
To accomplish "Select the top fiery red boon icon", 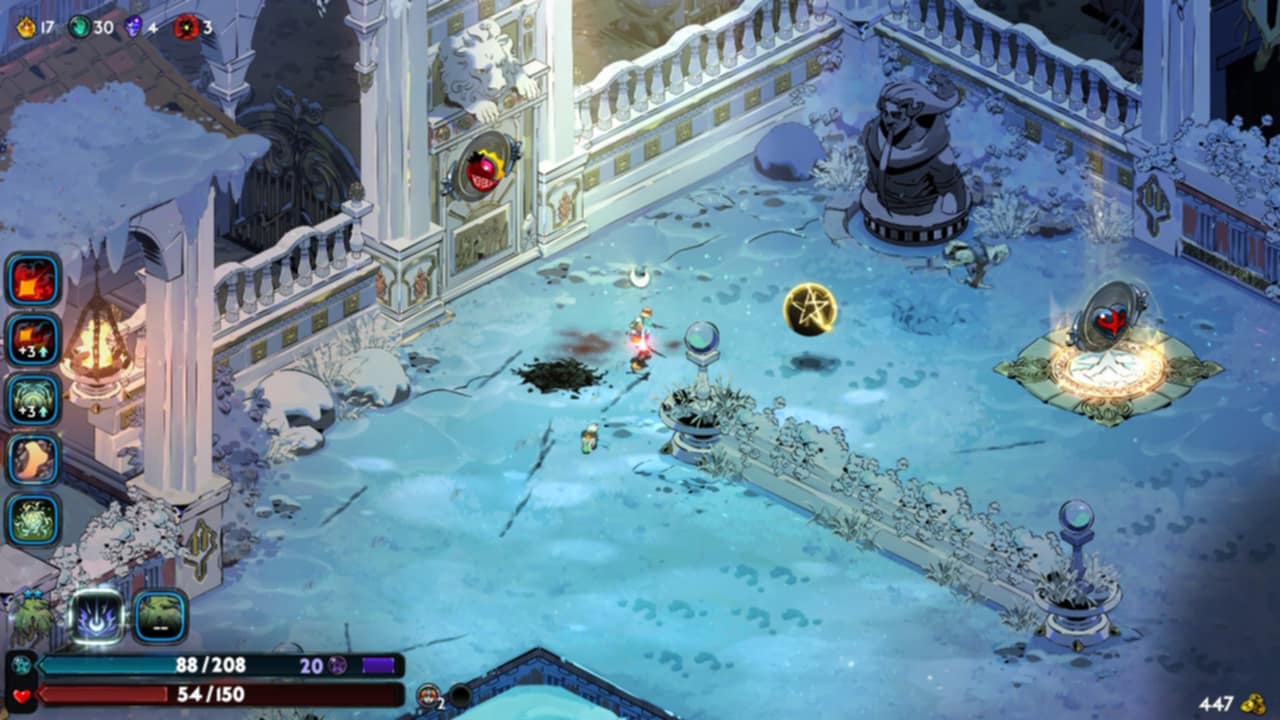I will pos(34,279).
